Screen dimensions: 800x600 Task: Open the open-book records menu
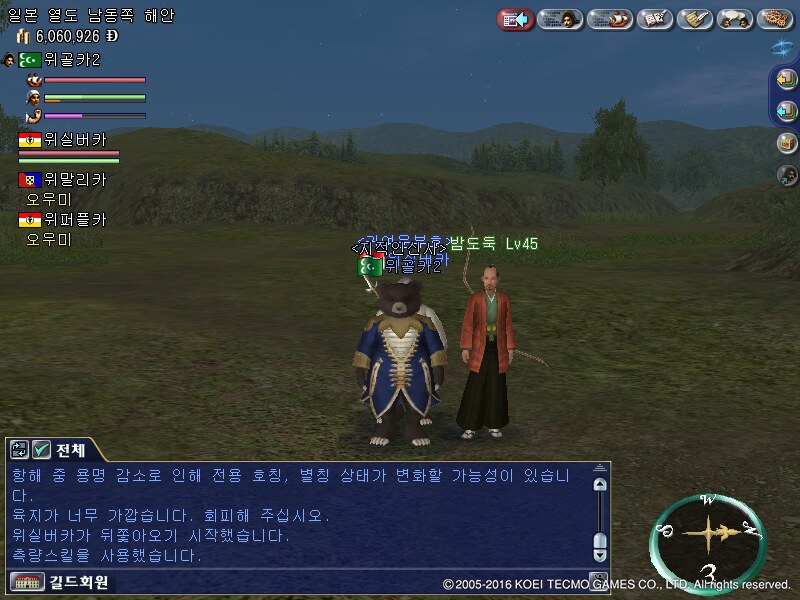pos(654,19)
